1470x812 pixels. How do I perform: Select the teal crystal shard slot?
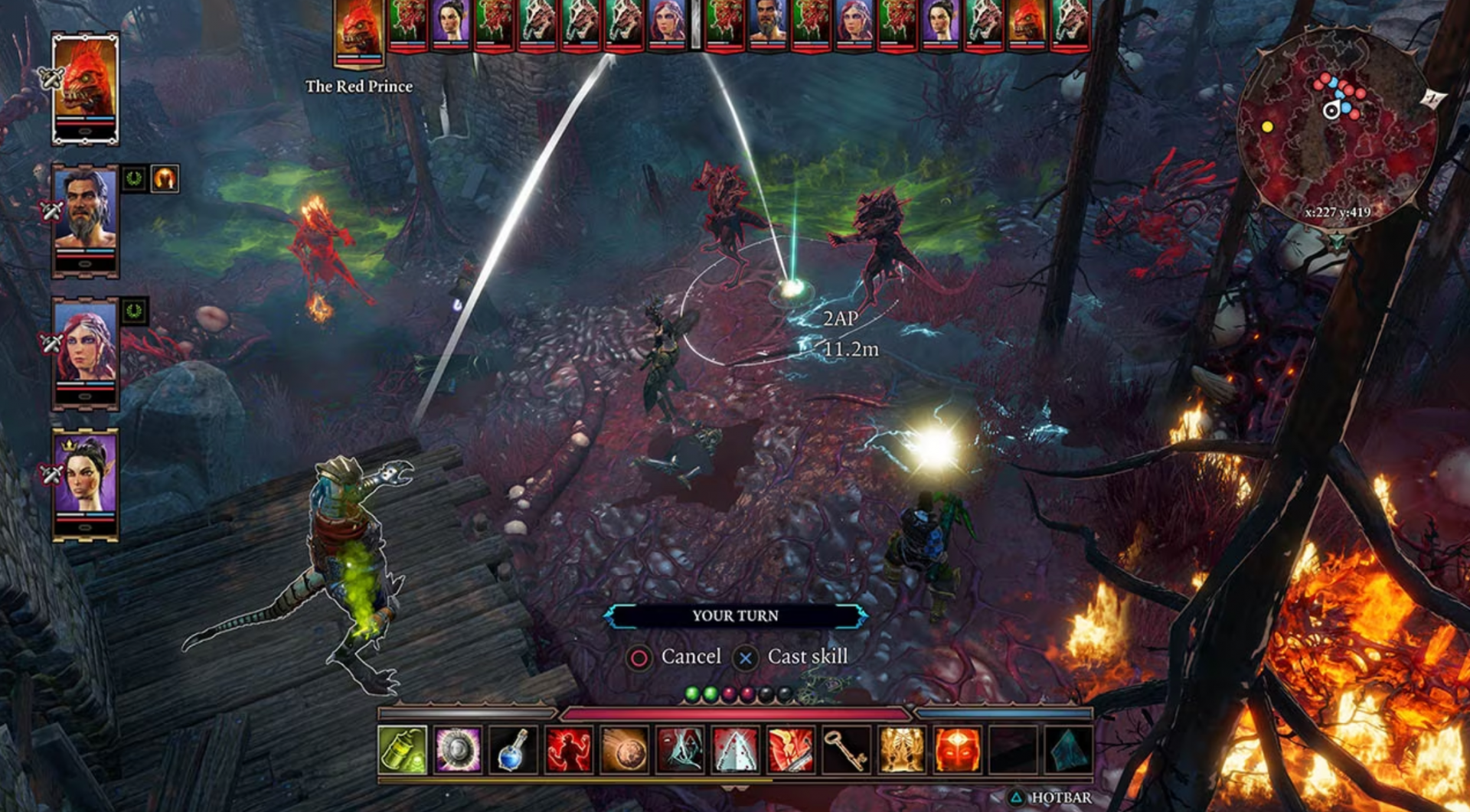[x=1069, y=750]
